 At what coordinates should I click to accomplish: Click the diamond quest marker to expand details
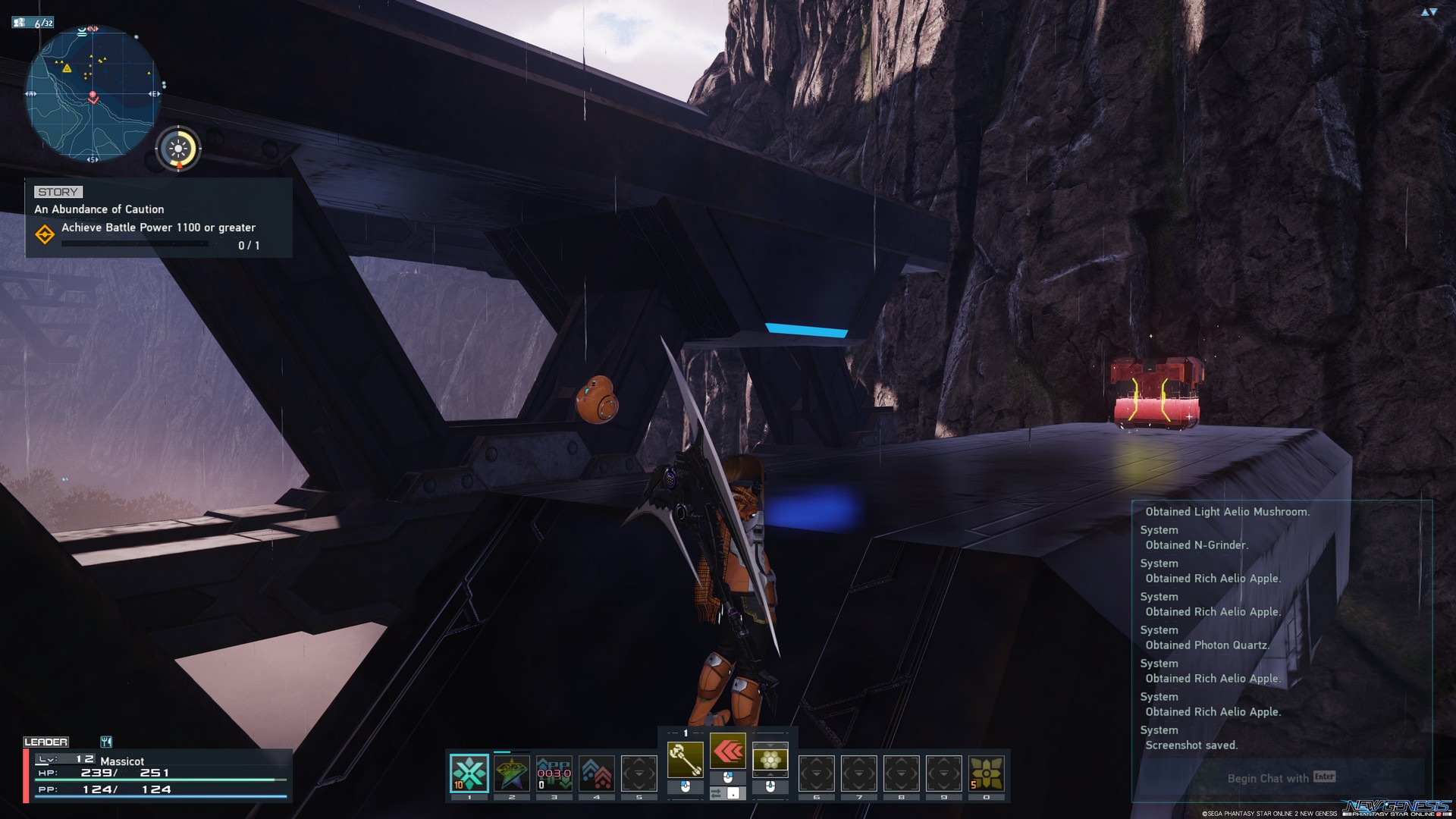point(45,234)
